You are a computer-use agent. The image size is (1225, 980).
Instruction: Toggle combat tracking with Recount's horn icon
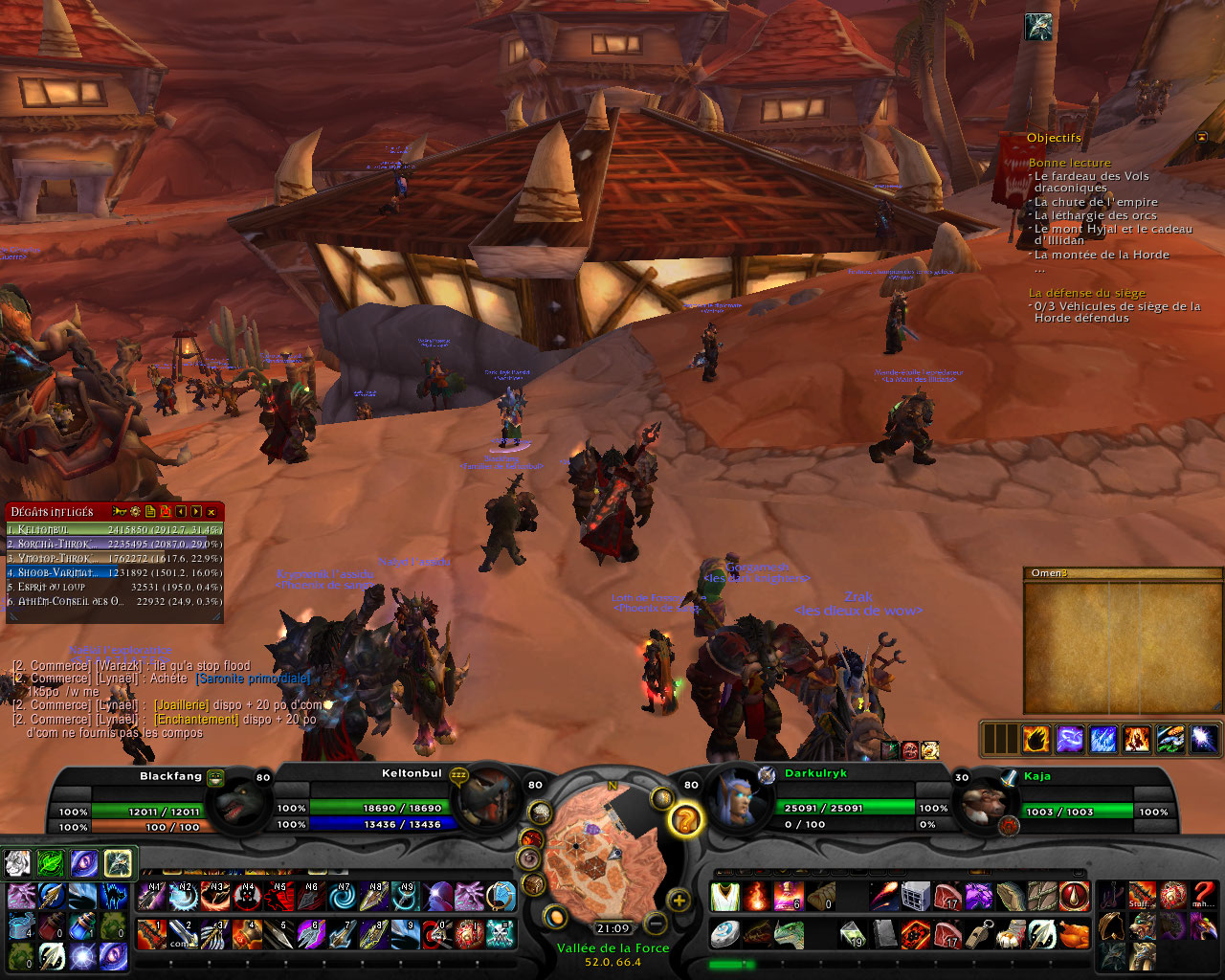[x=119, y=511]
